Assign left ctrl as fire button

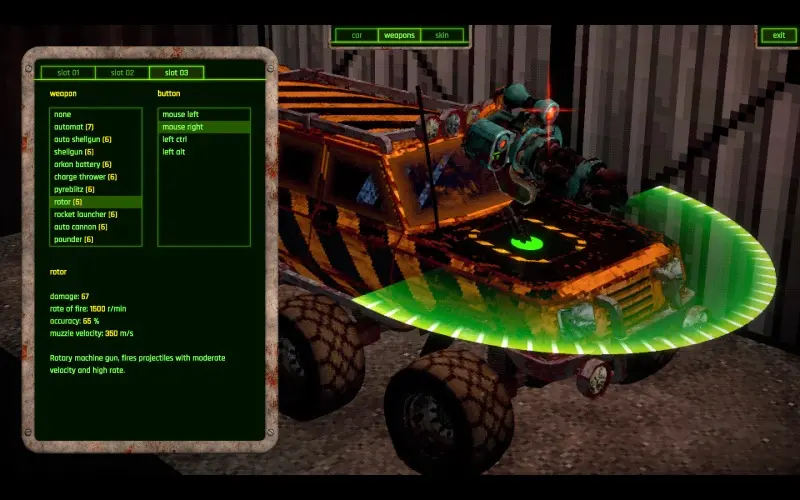coord(175,140)
